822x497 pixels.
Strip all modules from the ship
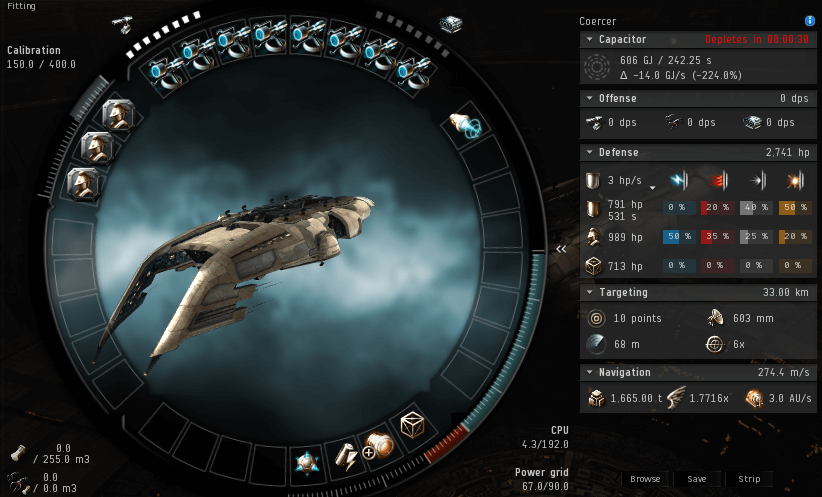pos(750,479)
